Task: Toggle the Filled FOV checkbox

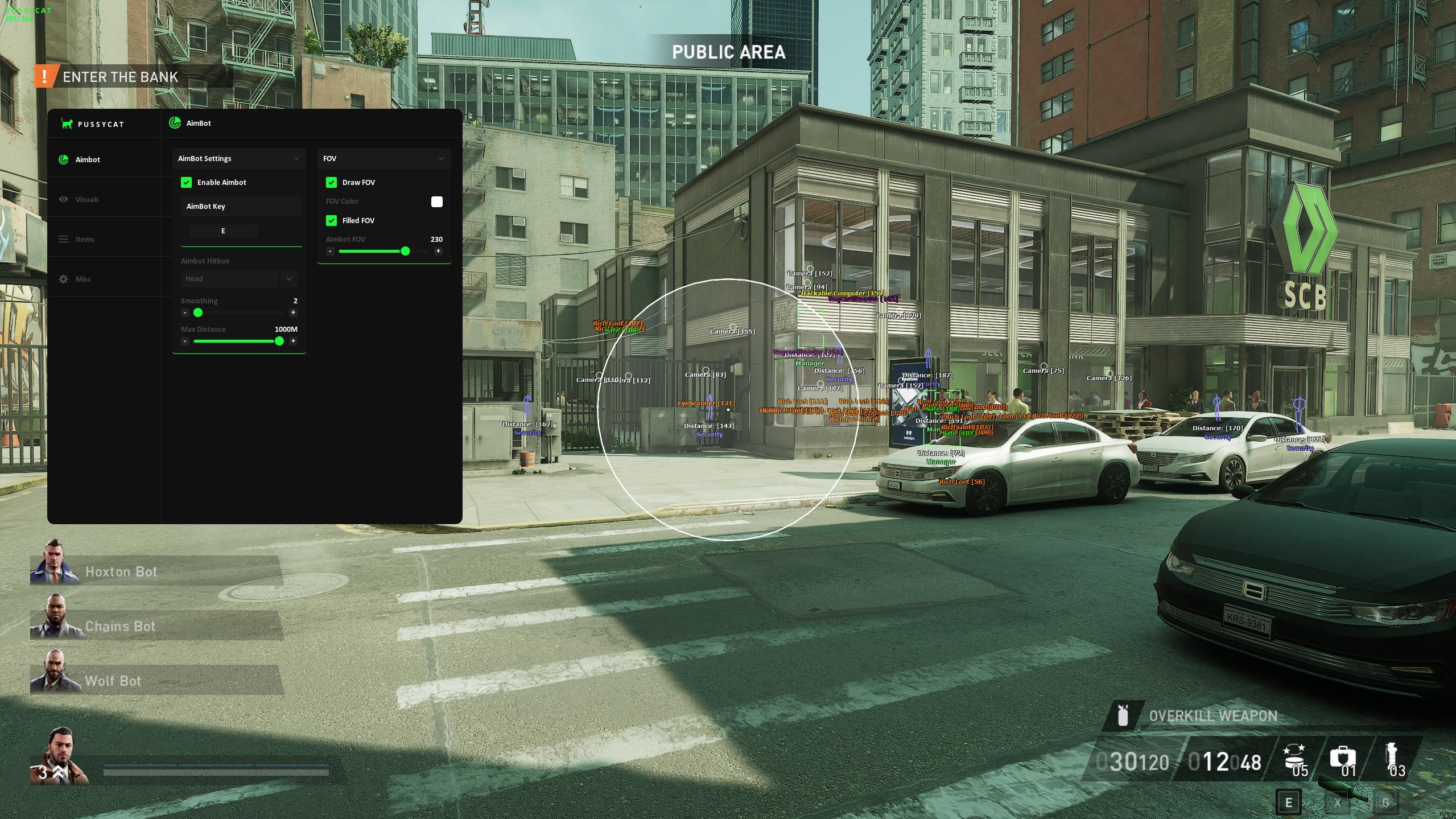Action: point(331,221)
